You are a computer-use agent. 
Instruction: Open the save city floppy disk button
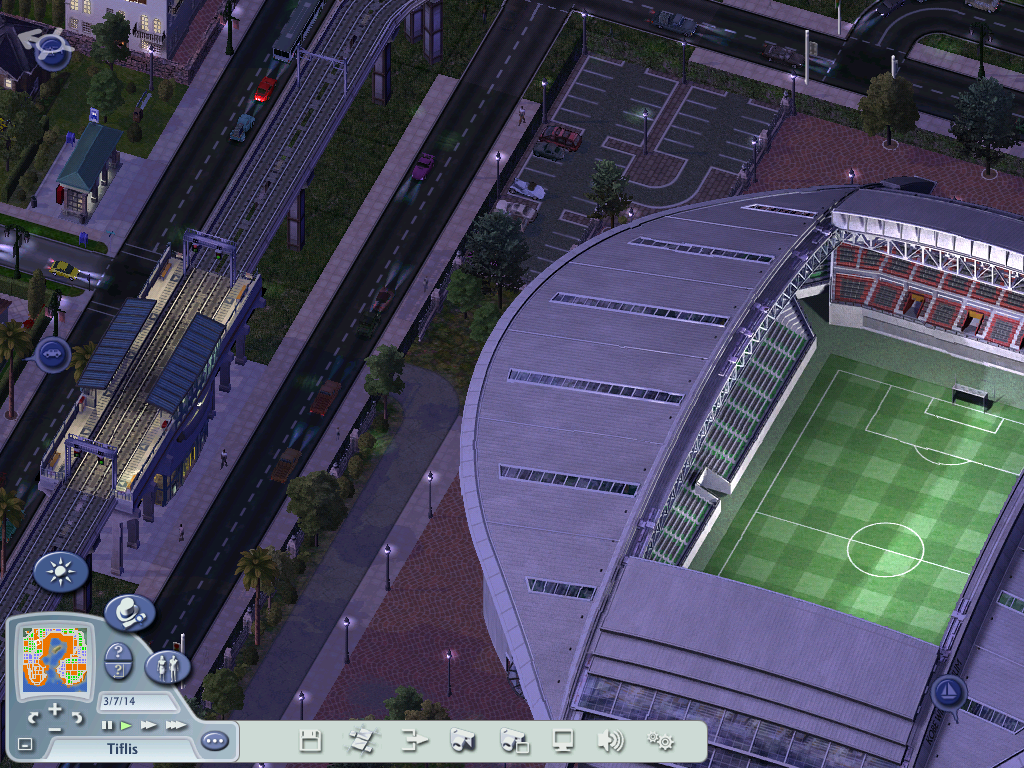coord(311,741)
